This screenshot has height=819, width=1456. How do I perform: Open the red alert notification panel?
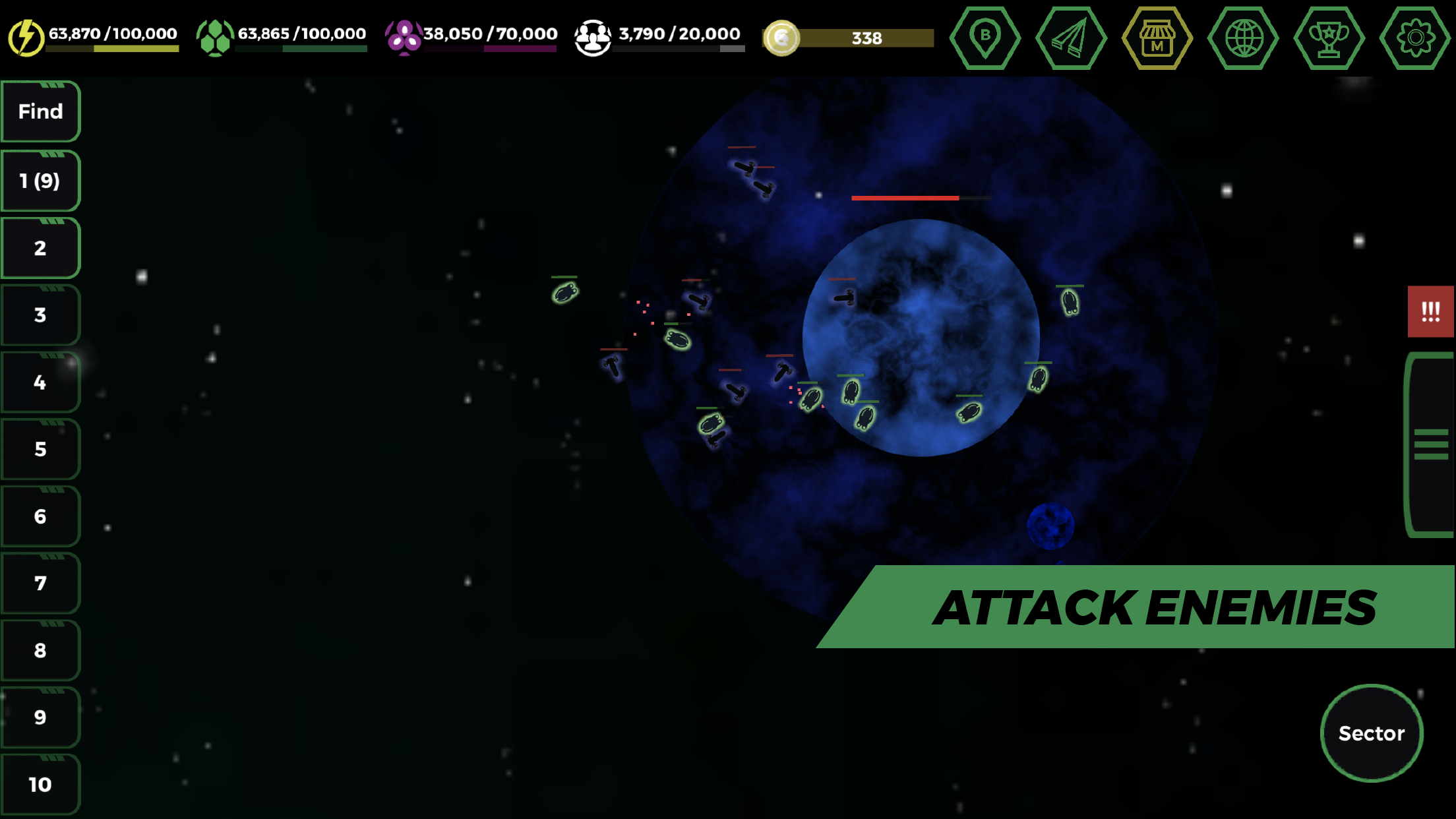coord(1431,313)
